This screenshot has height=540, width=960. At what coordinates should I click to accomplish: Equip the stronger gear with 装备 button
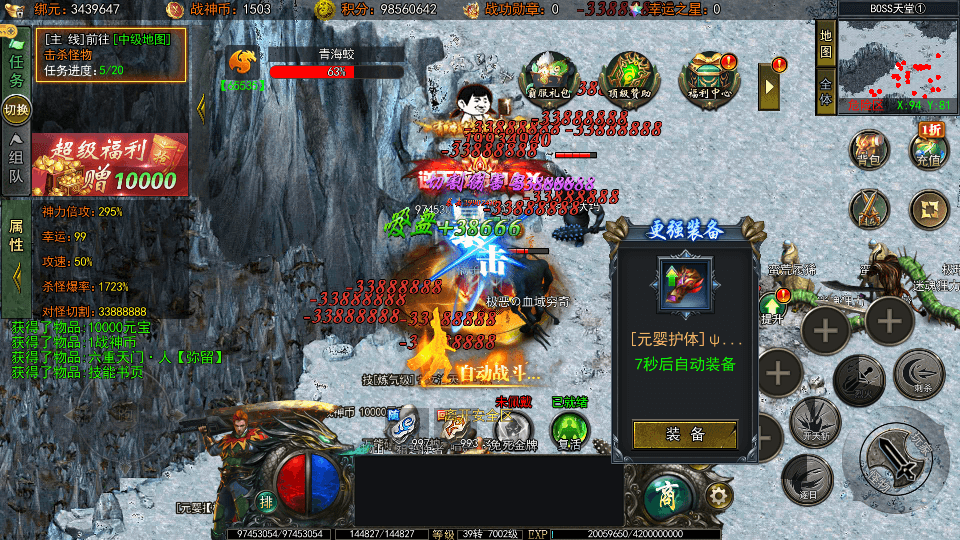point(685,434)
